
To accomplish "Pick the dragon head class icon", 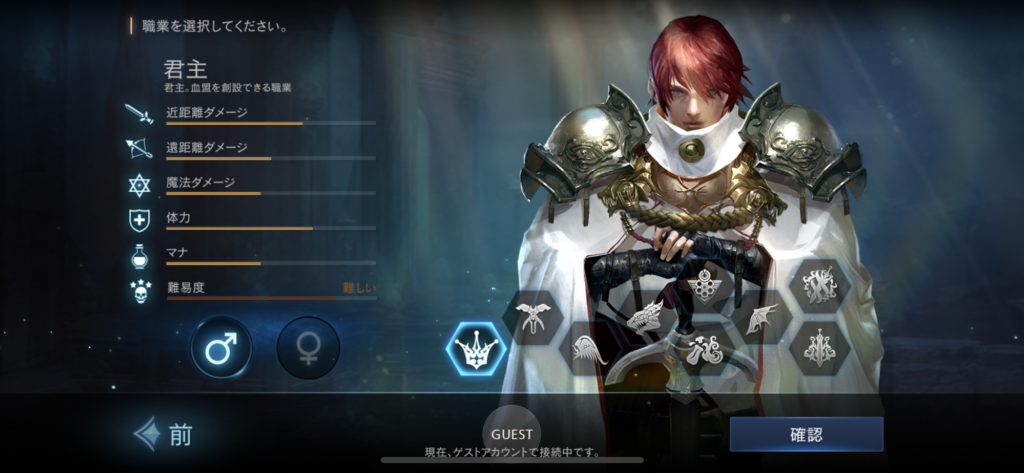I will click(x=645, y=317).
